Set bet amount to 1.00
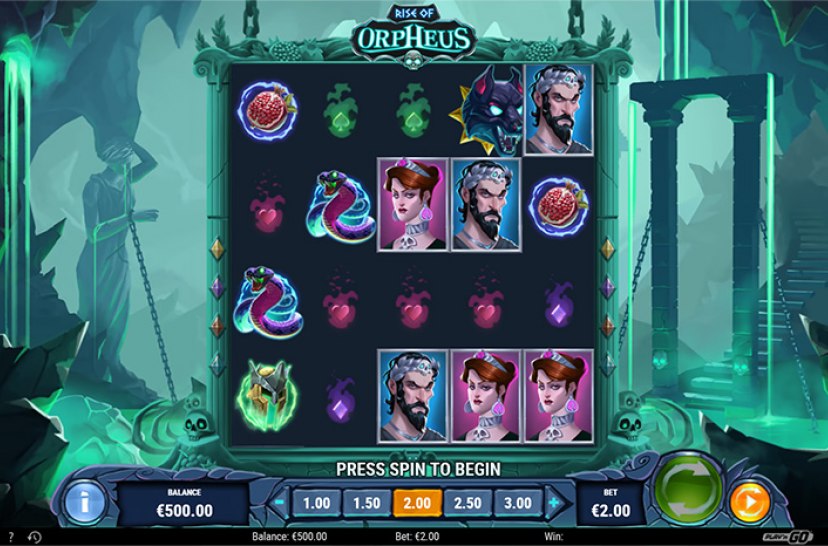Screen dimensions: 828x546 (315, 503)
